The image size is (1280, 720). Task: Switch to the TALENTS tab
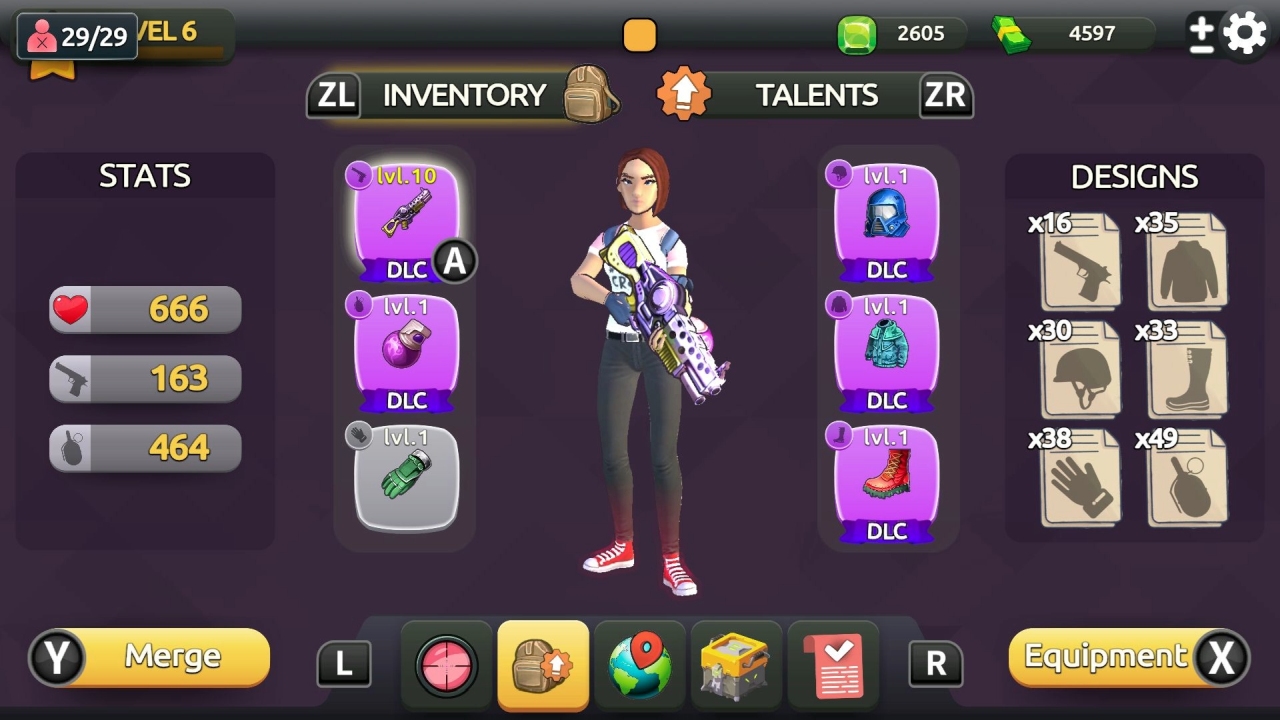817,94
